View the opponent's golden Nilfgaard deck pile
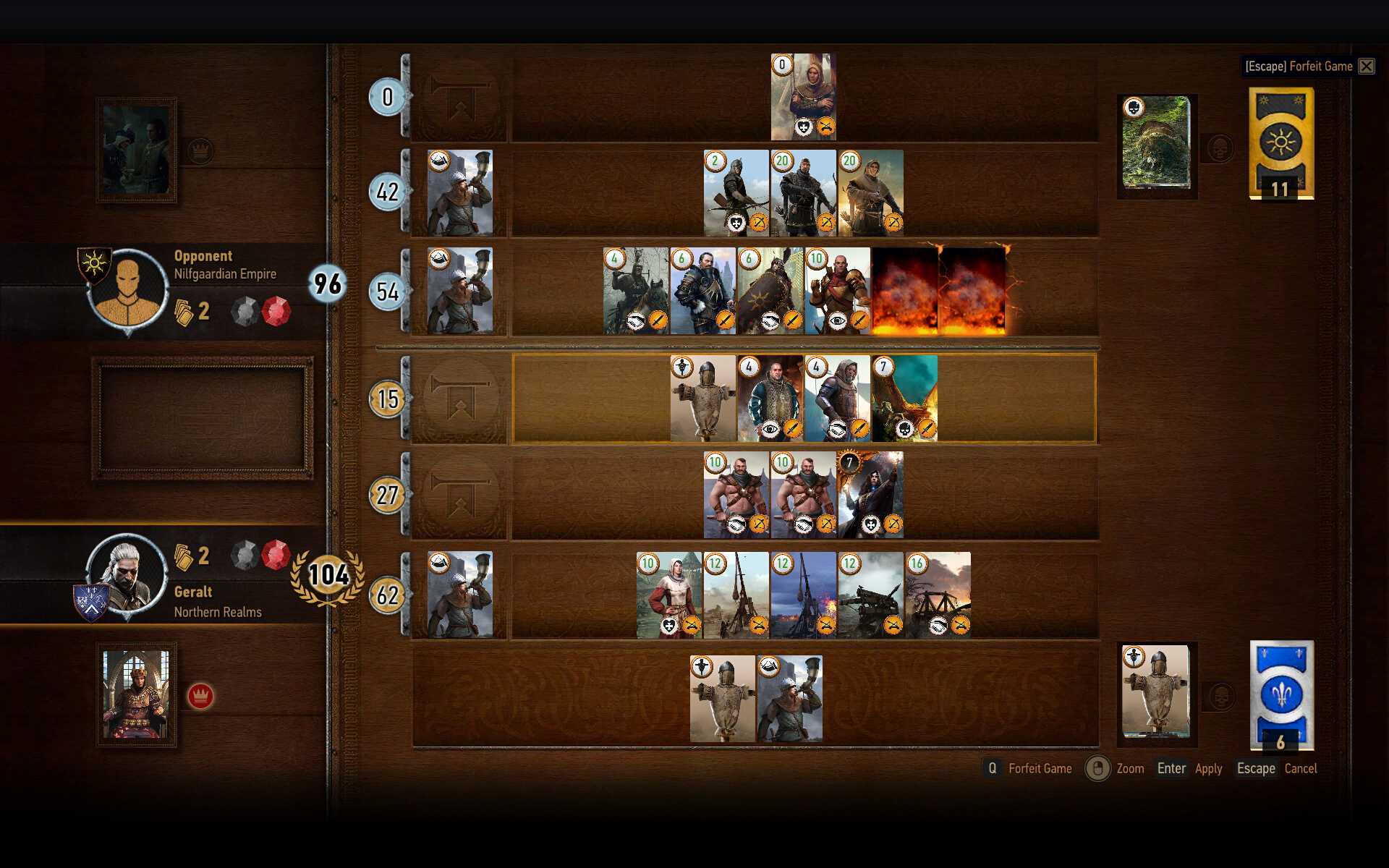1389x868 pixels. point(1281,143)
